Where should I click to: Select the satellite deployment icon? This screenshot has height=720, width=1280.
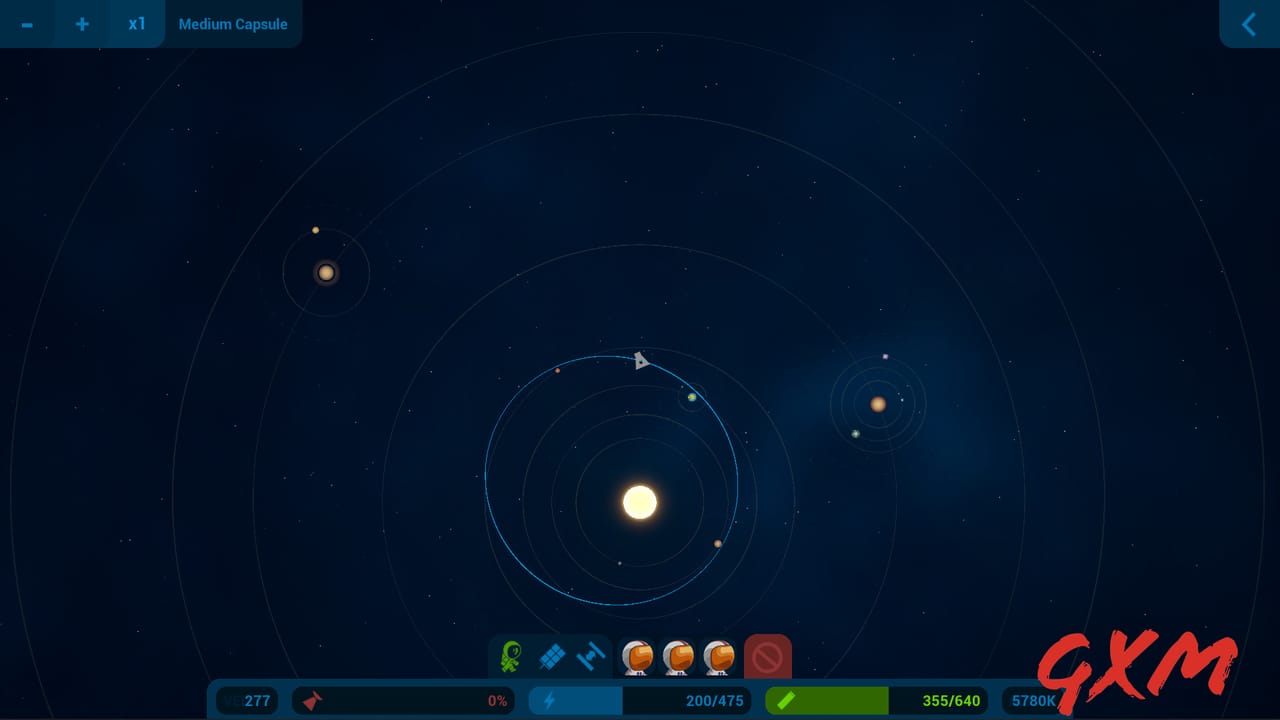tap(590, 657)
